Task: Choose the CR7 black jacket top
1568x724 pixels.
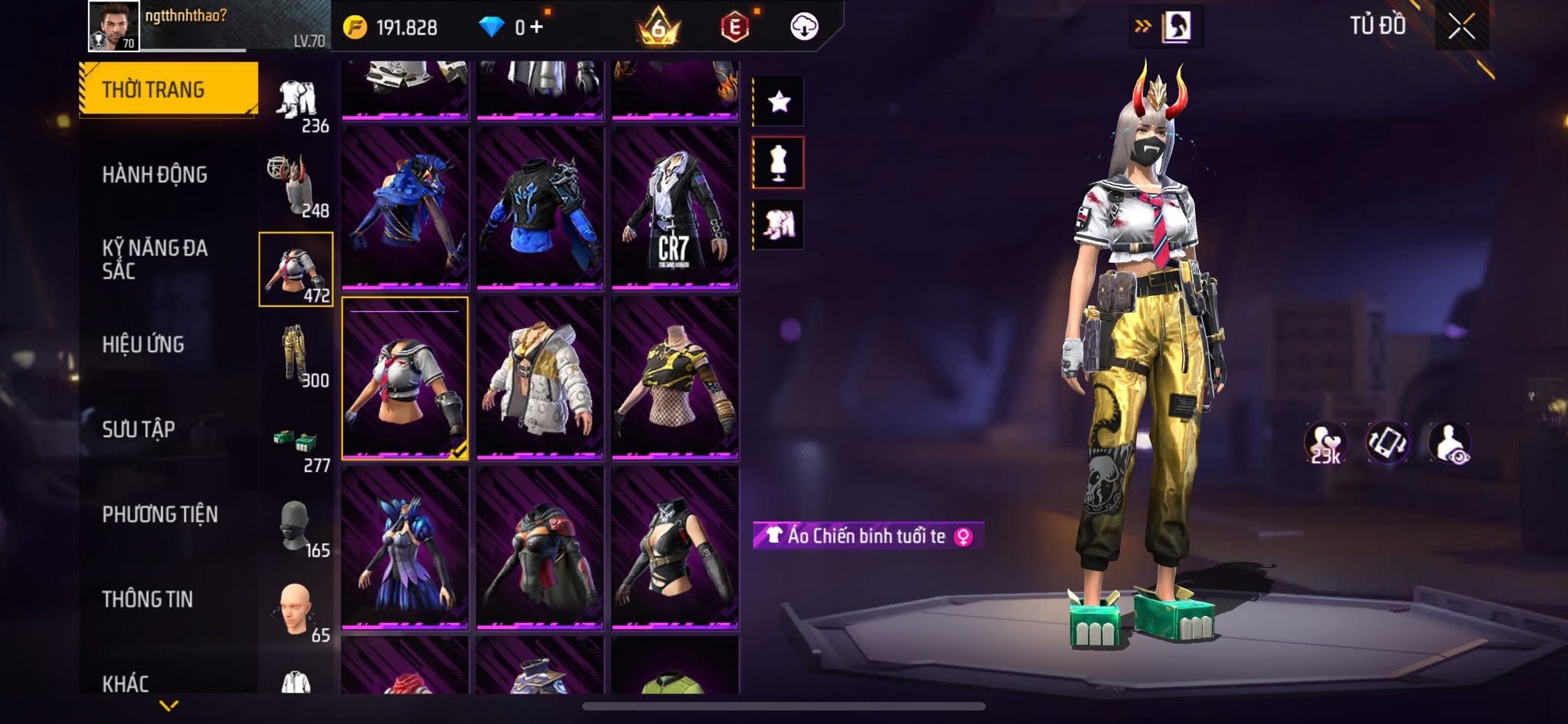Action: (x=675, y=208)
